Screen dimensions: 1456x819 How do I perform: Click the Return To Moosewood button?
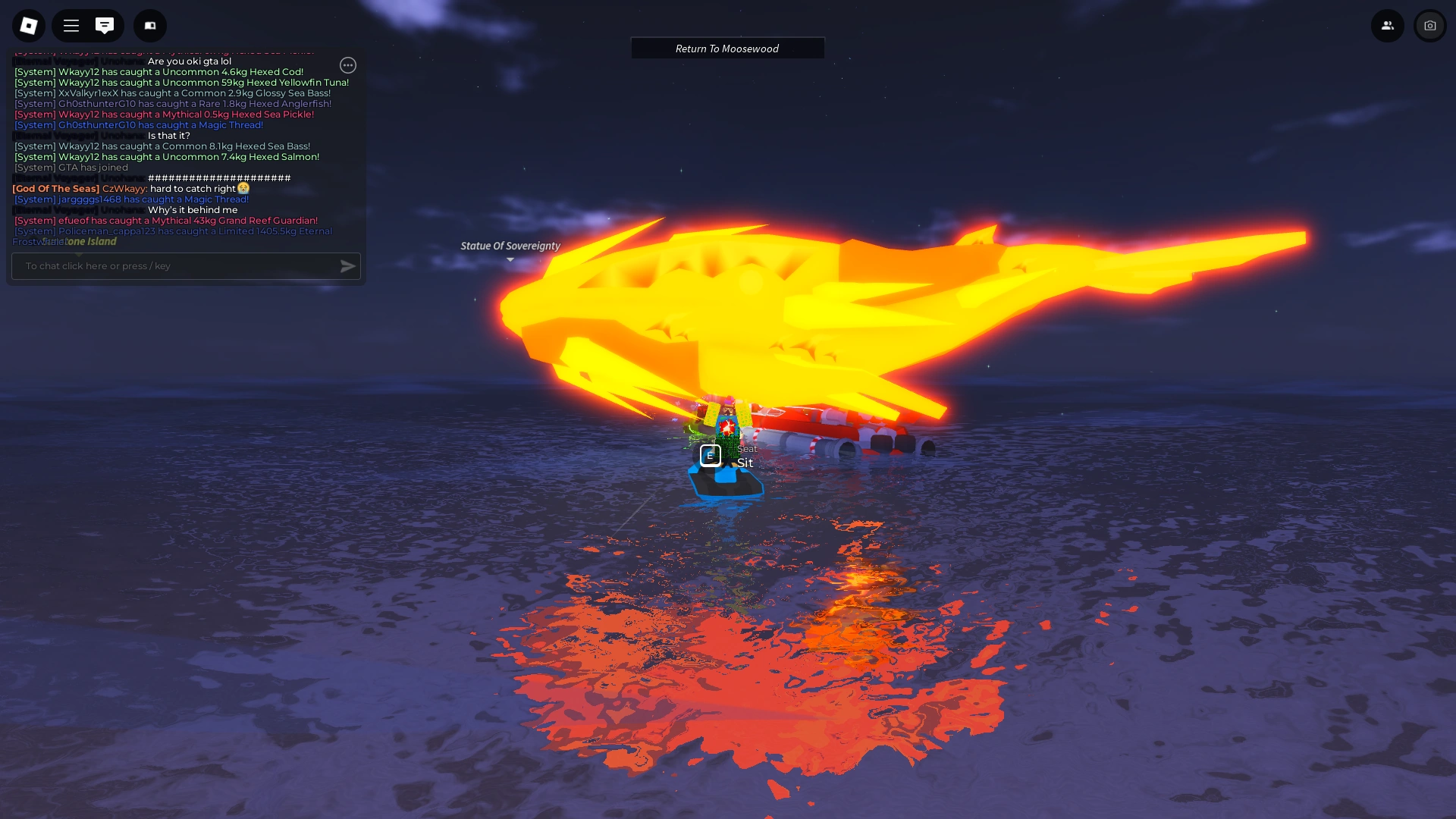[x=726, y=48]
